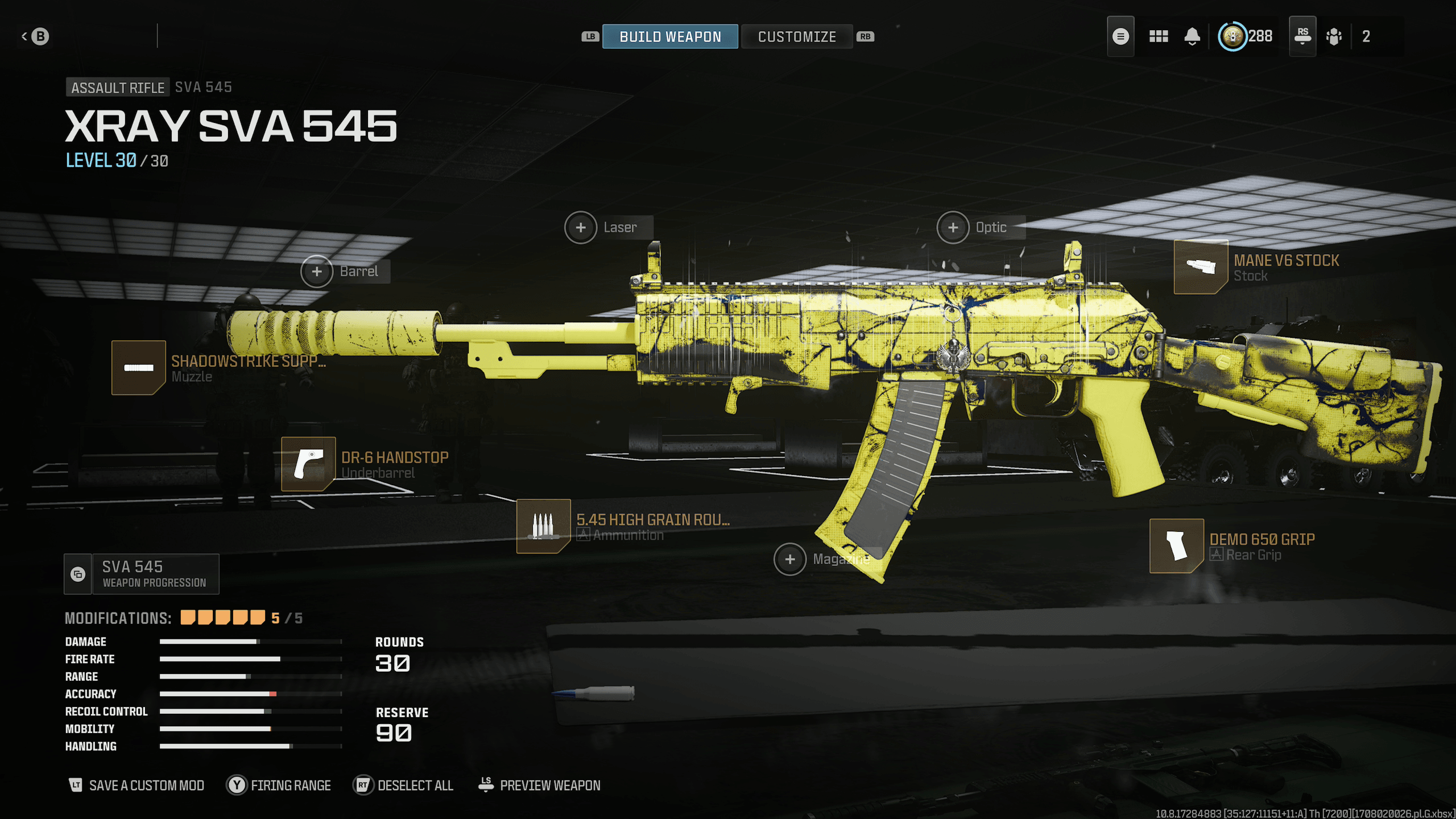Image resolution: width=1456 pixels, height=819 pixels.
Task: Select the Shadowstrike Suppressor muzzle attachment
Action: coord(138,369)
